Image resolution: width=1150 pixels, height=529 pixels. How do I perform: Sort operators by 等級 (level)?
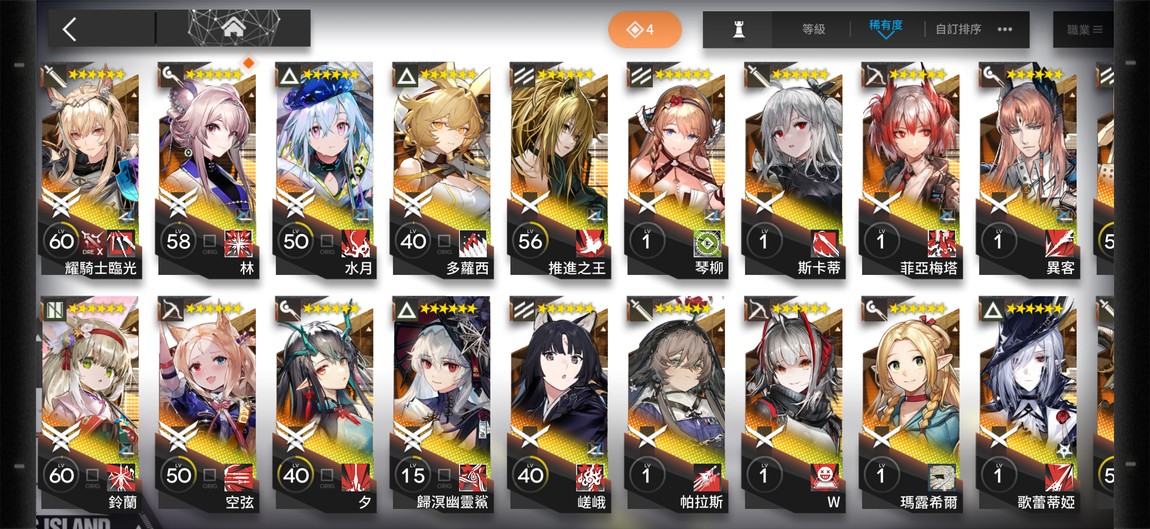point(813,30)
